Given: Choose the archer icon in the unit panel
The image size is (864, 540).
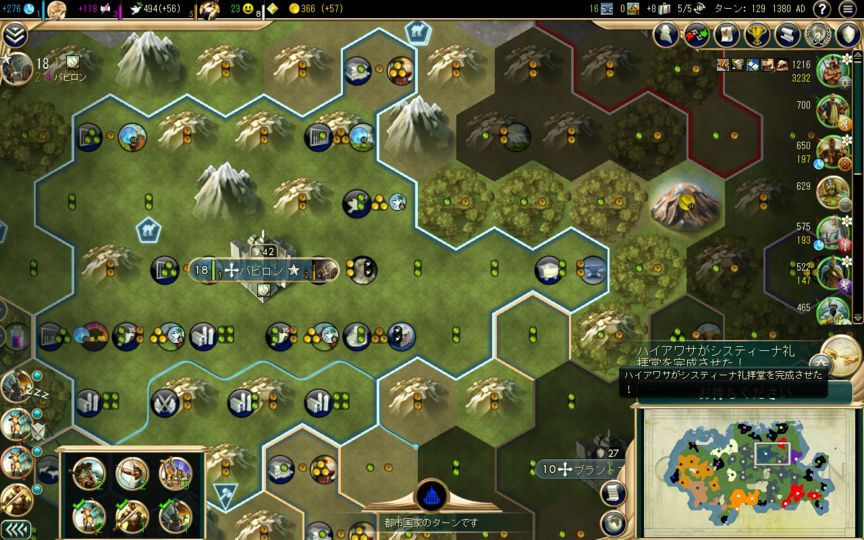Looking at the screenshot, I should click(132, 474).
